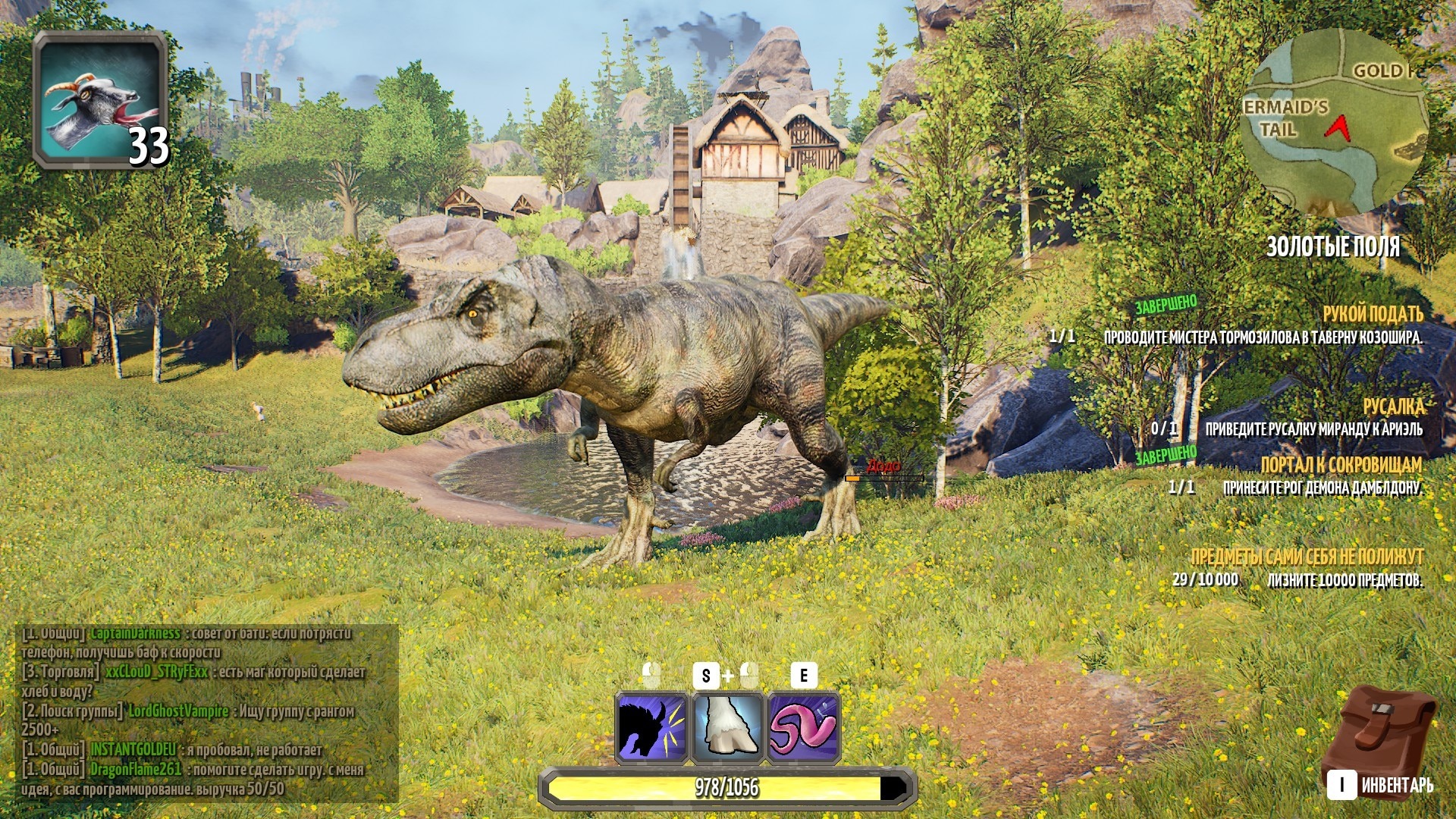Select the Додо enemy nameplate

[x=883, y=466]
